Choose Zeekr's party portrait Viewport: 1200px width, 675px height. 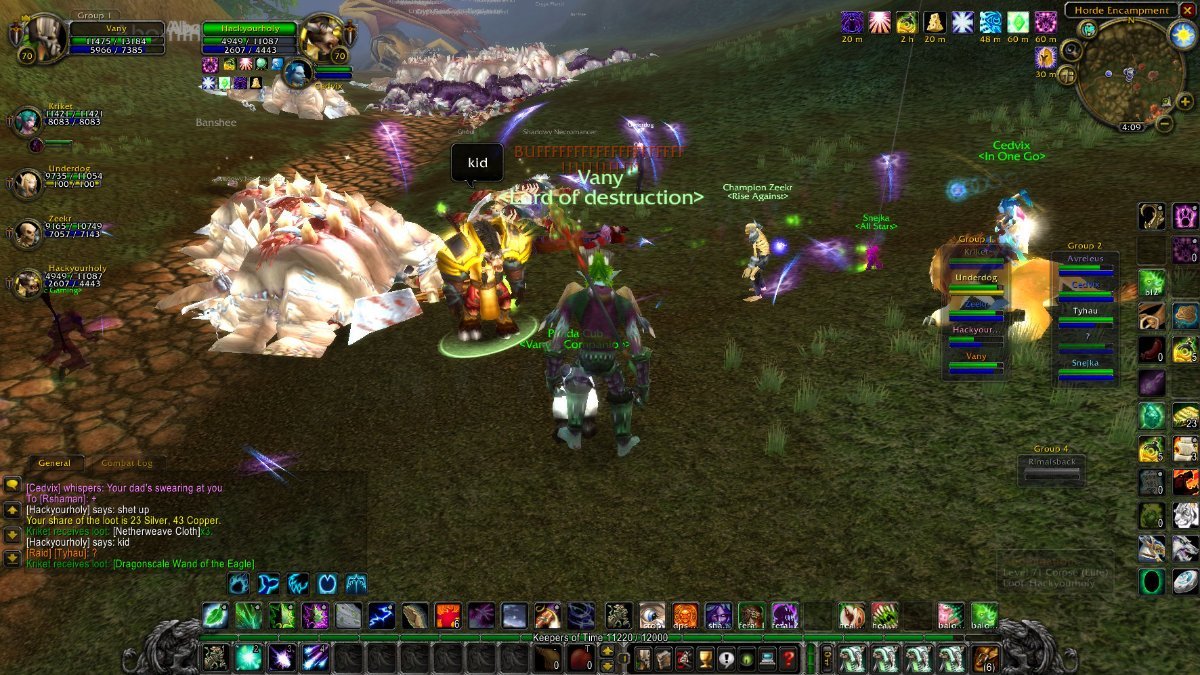[x=27, y=234]
